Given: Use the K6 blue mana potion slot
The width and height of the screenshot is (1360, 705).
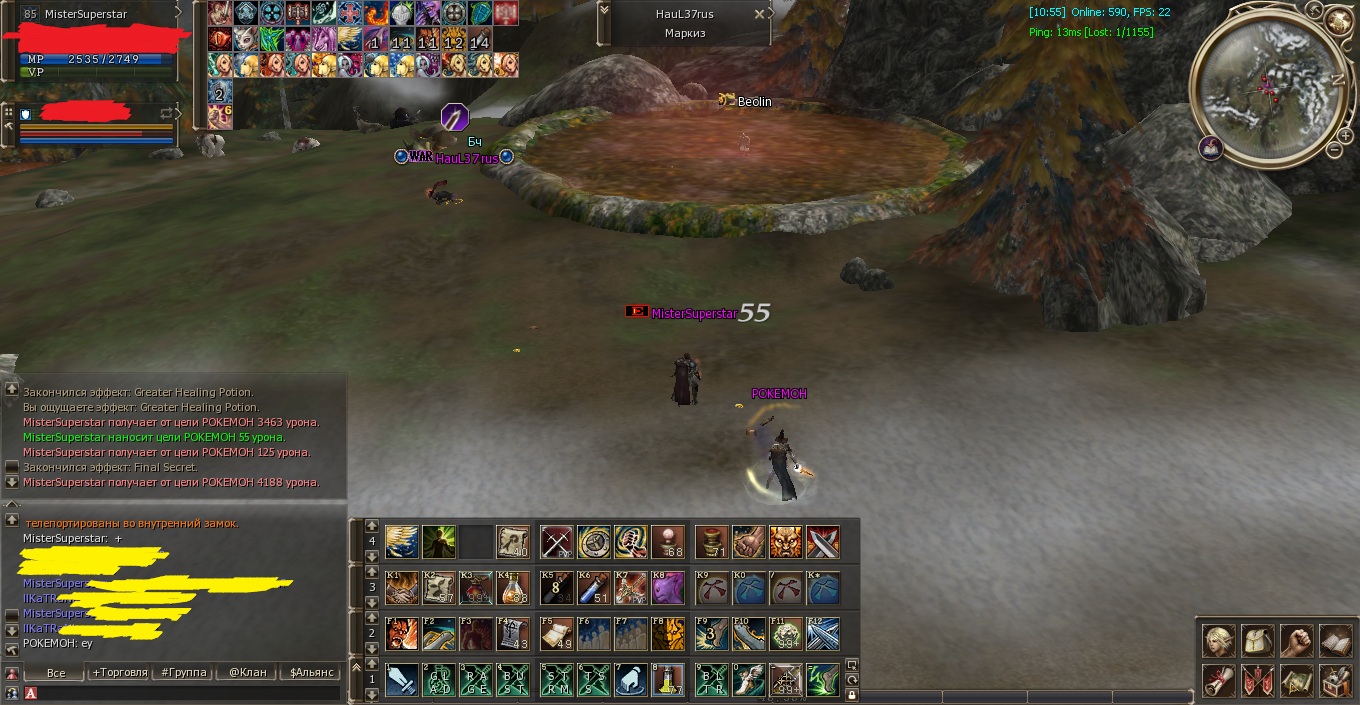Looking at the screenshot, I should tap(594, 588).
